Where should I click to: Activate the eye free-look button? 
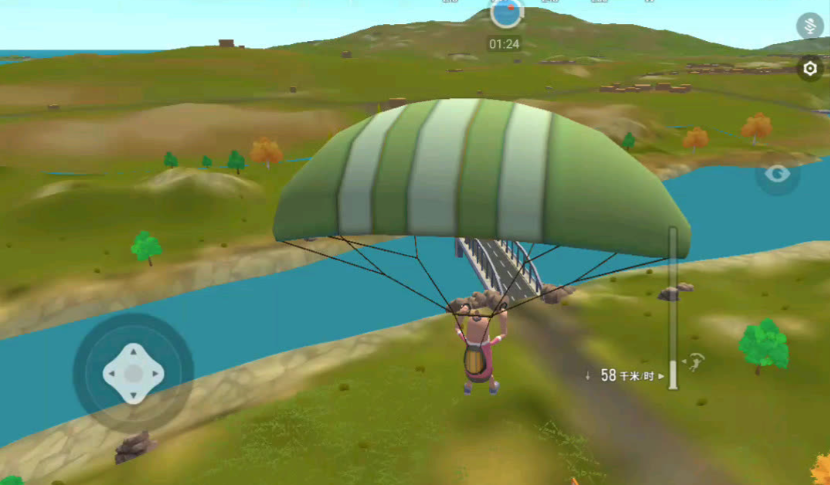[x=778, y=174]
